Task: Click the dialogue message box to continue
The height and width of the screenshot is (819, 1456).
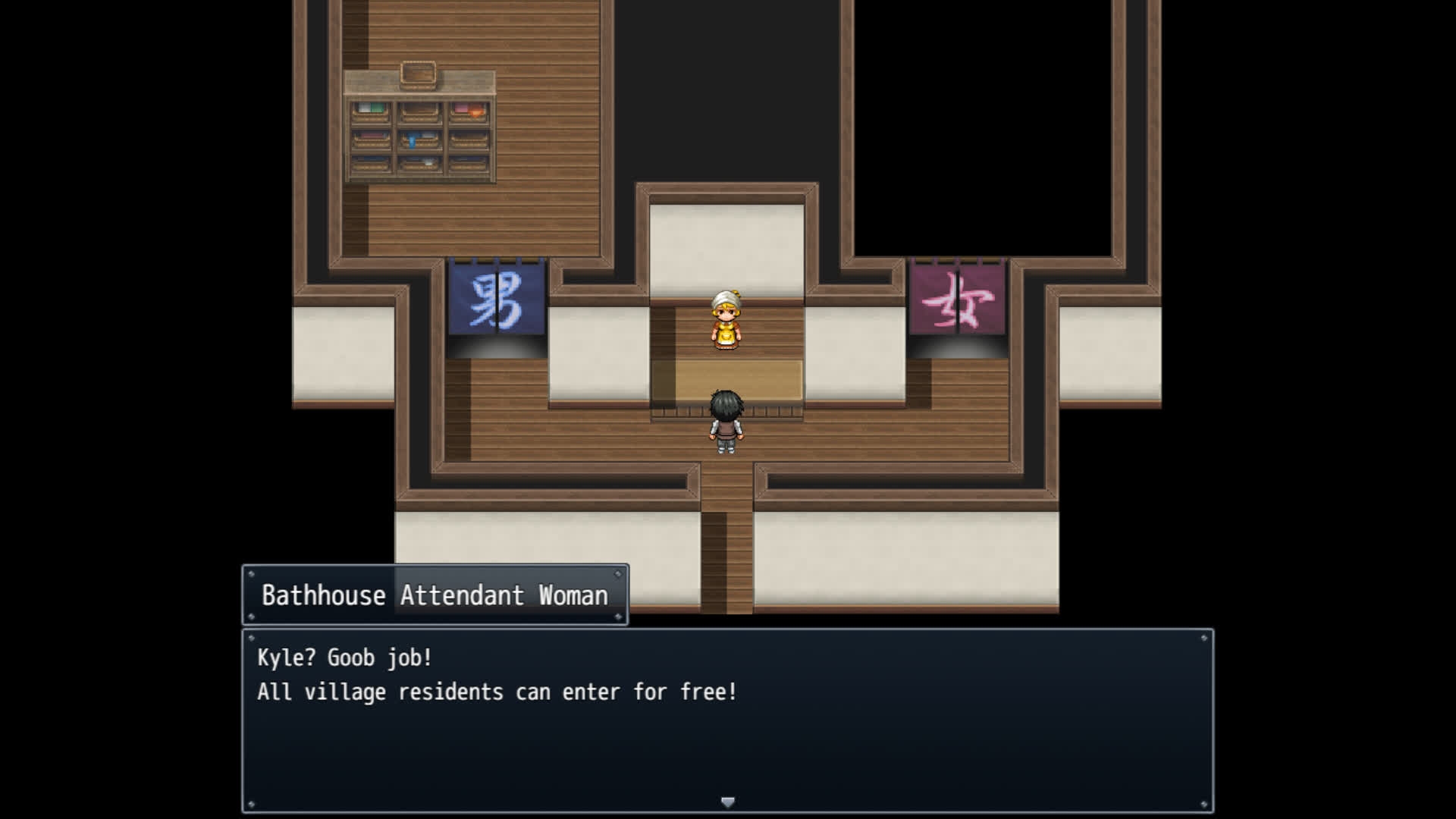Action: (x=727, y=720)
